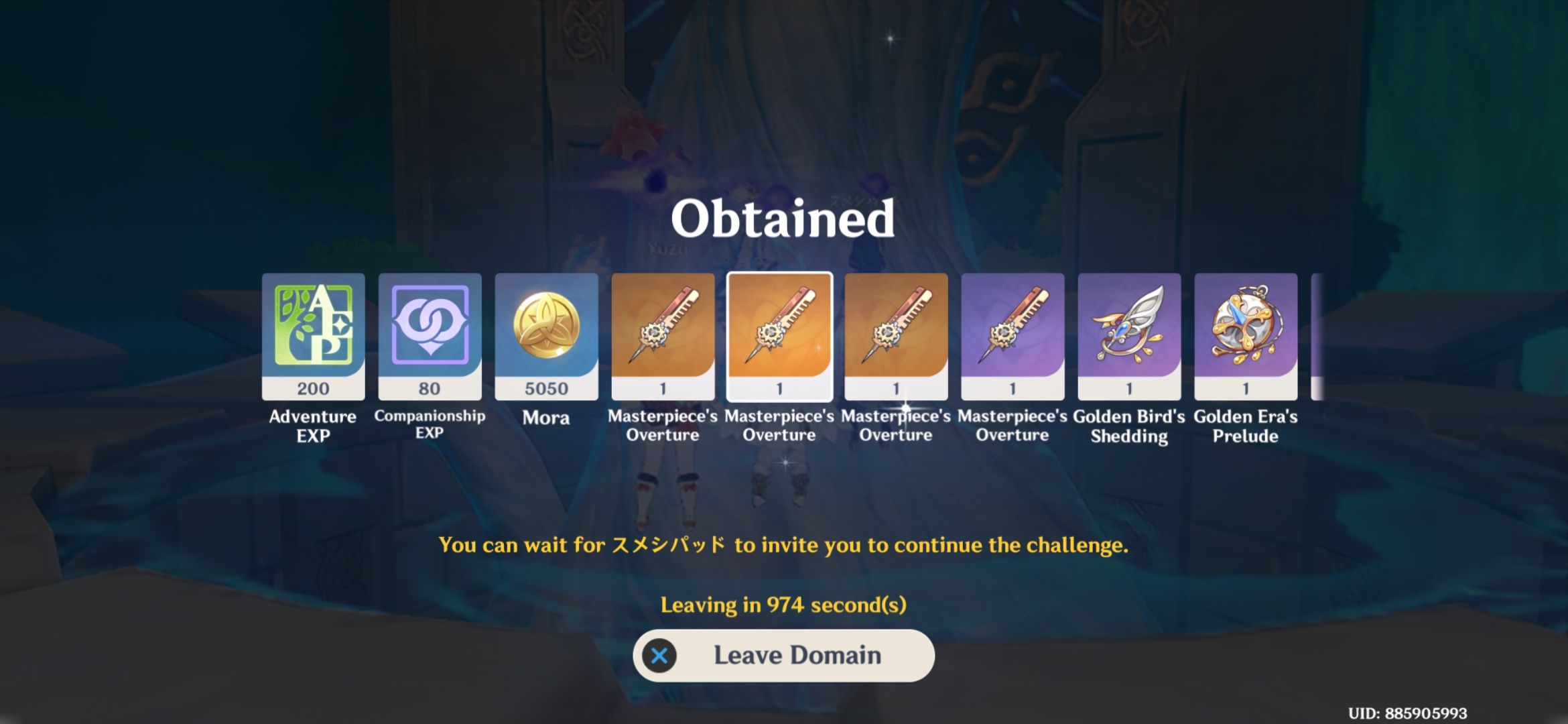Click the Mora quantity showing 5050
Image resolution: width=1568 pixels, height=724 pixels.
coord(545,387)
